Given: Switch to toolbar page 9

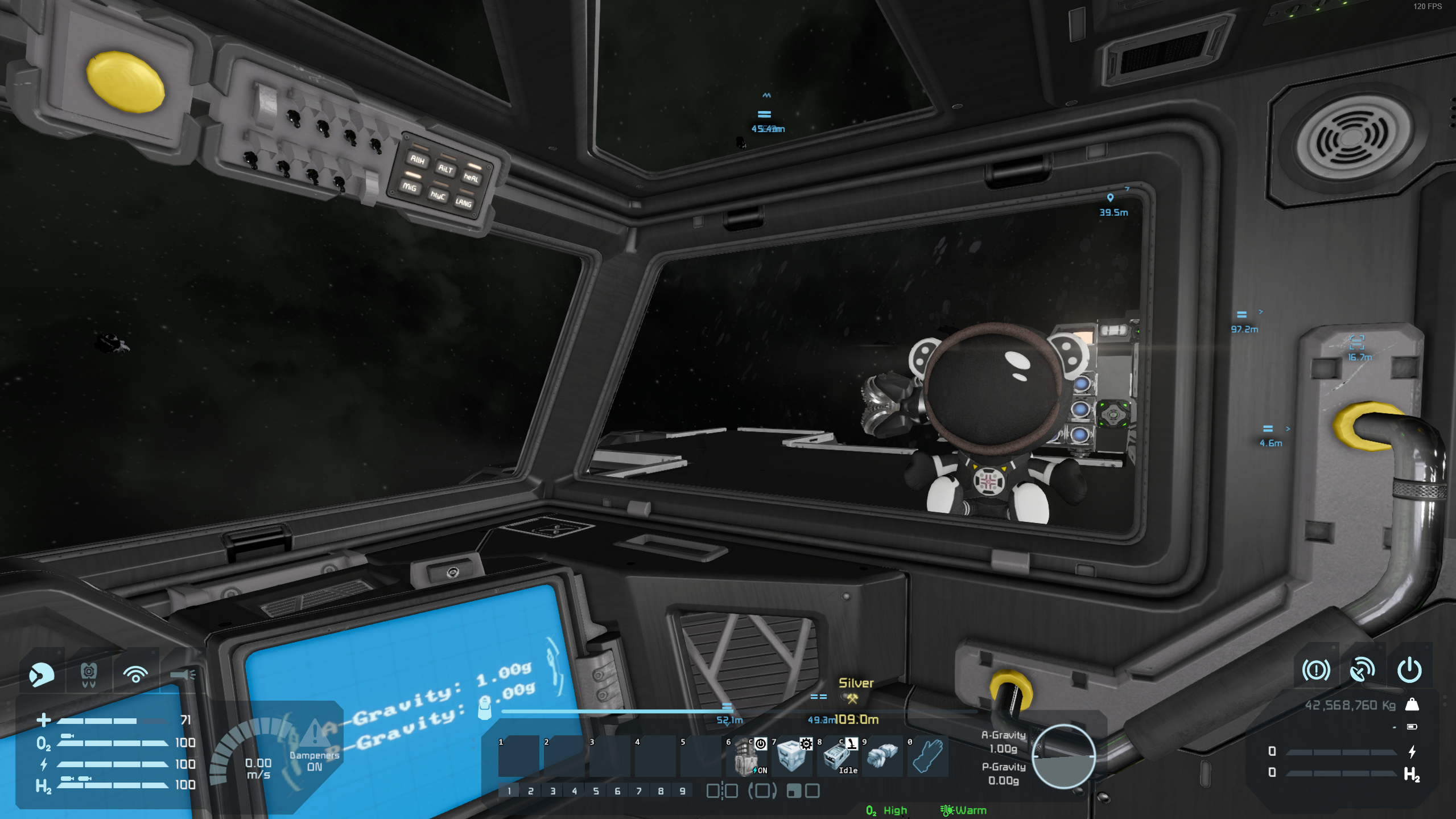Looking at the screenshot, I should click(x=682, y=791).
